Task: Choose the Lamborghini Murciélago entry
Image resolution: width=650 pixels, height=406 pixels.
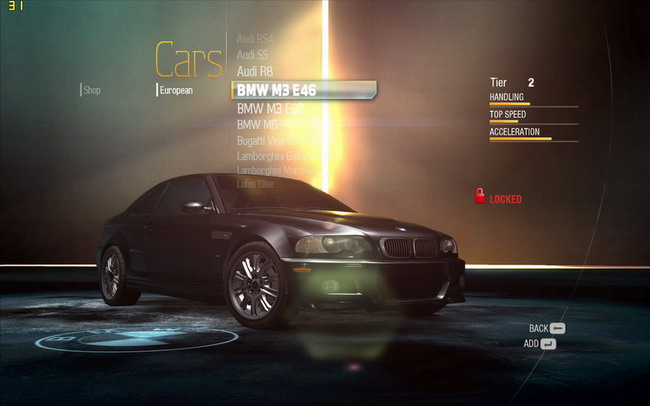Action: click(x=278, y=171)
